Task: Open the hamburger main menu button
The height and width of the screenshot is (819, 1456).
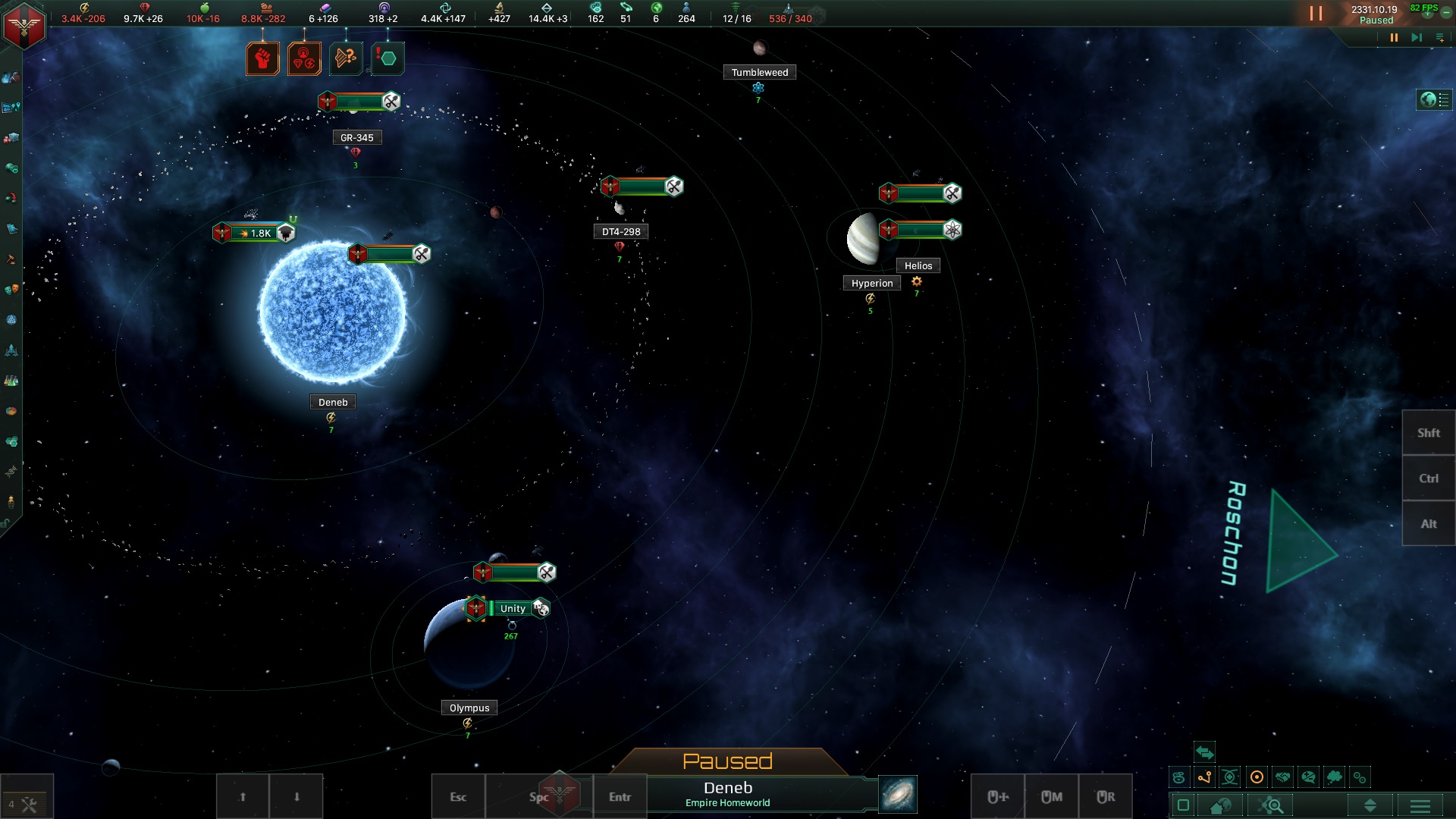Action: click(x=1420, y=805)
